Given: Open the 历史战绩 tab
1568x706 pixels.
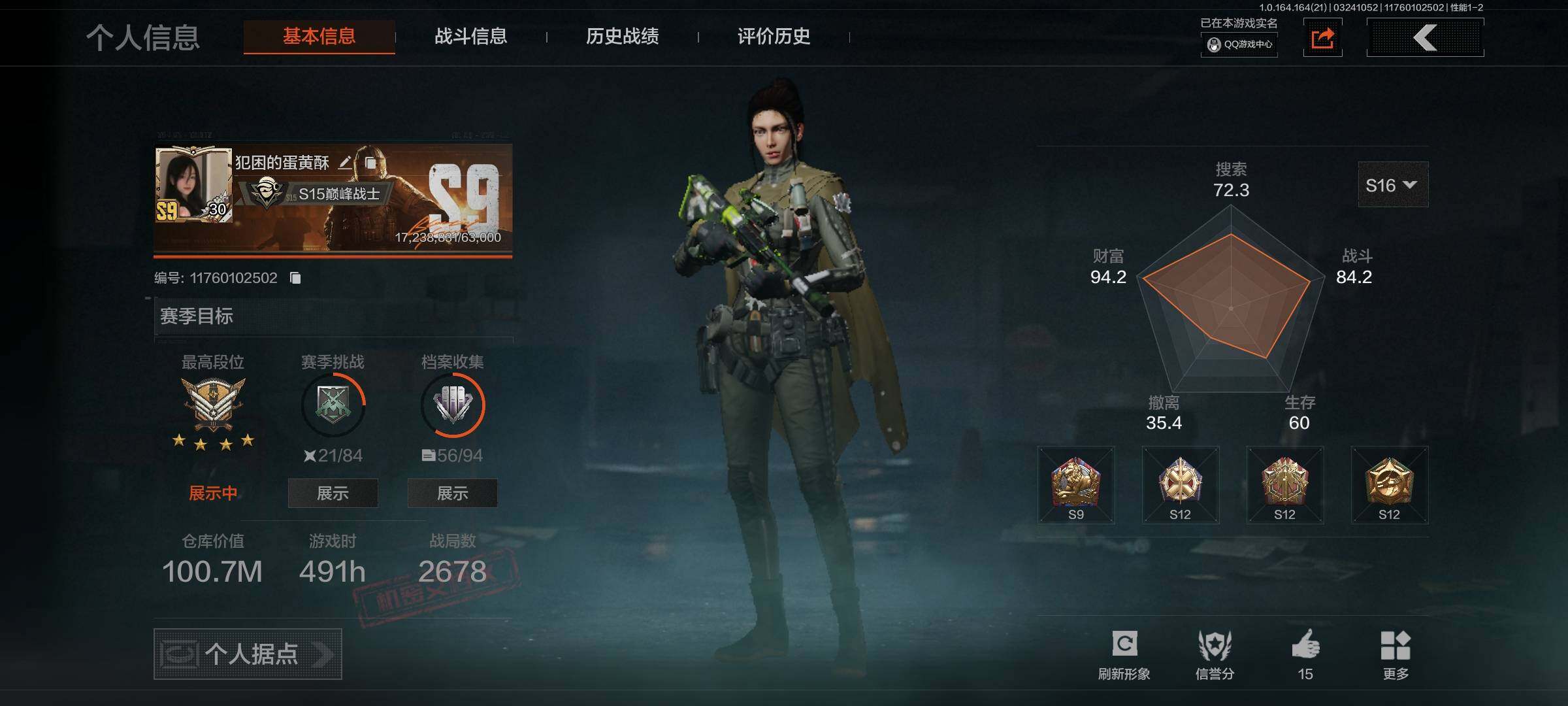Looking at the screenshot, I should (622, 36).
